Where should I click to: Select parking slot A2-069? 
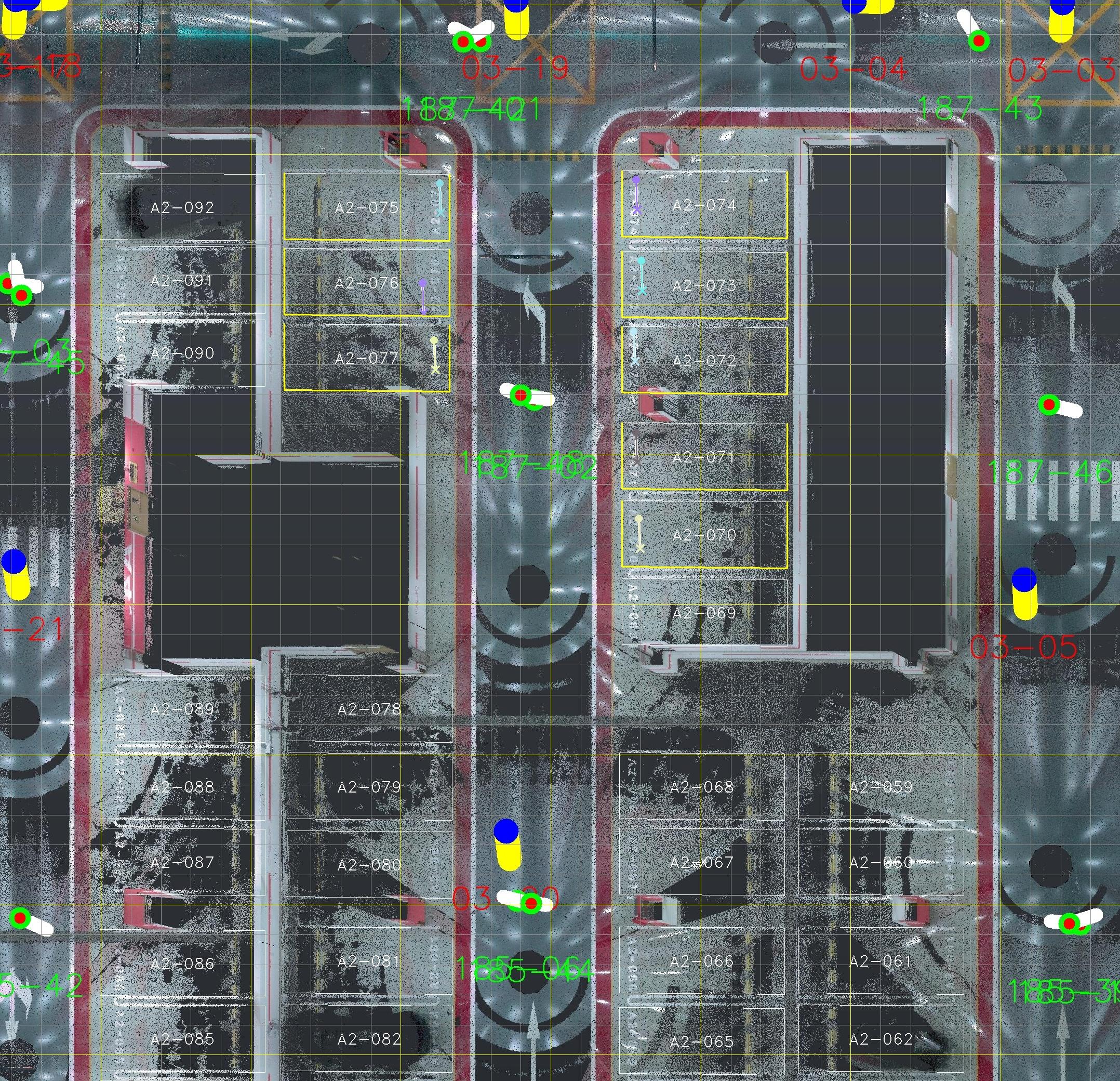704,613
